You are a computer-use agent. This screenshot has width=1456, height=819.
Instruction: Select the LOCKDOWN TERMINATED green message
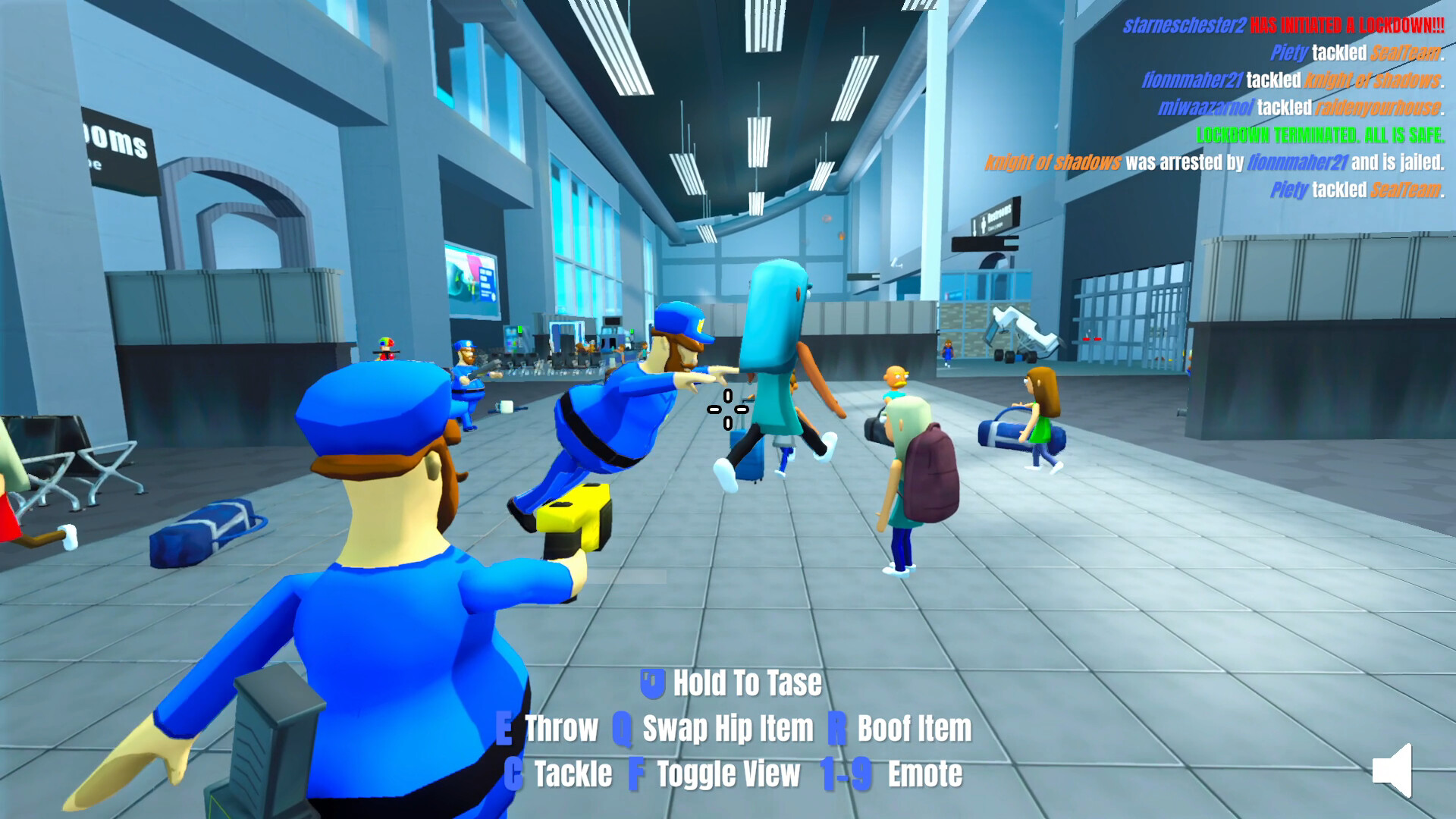1321,136
